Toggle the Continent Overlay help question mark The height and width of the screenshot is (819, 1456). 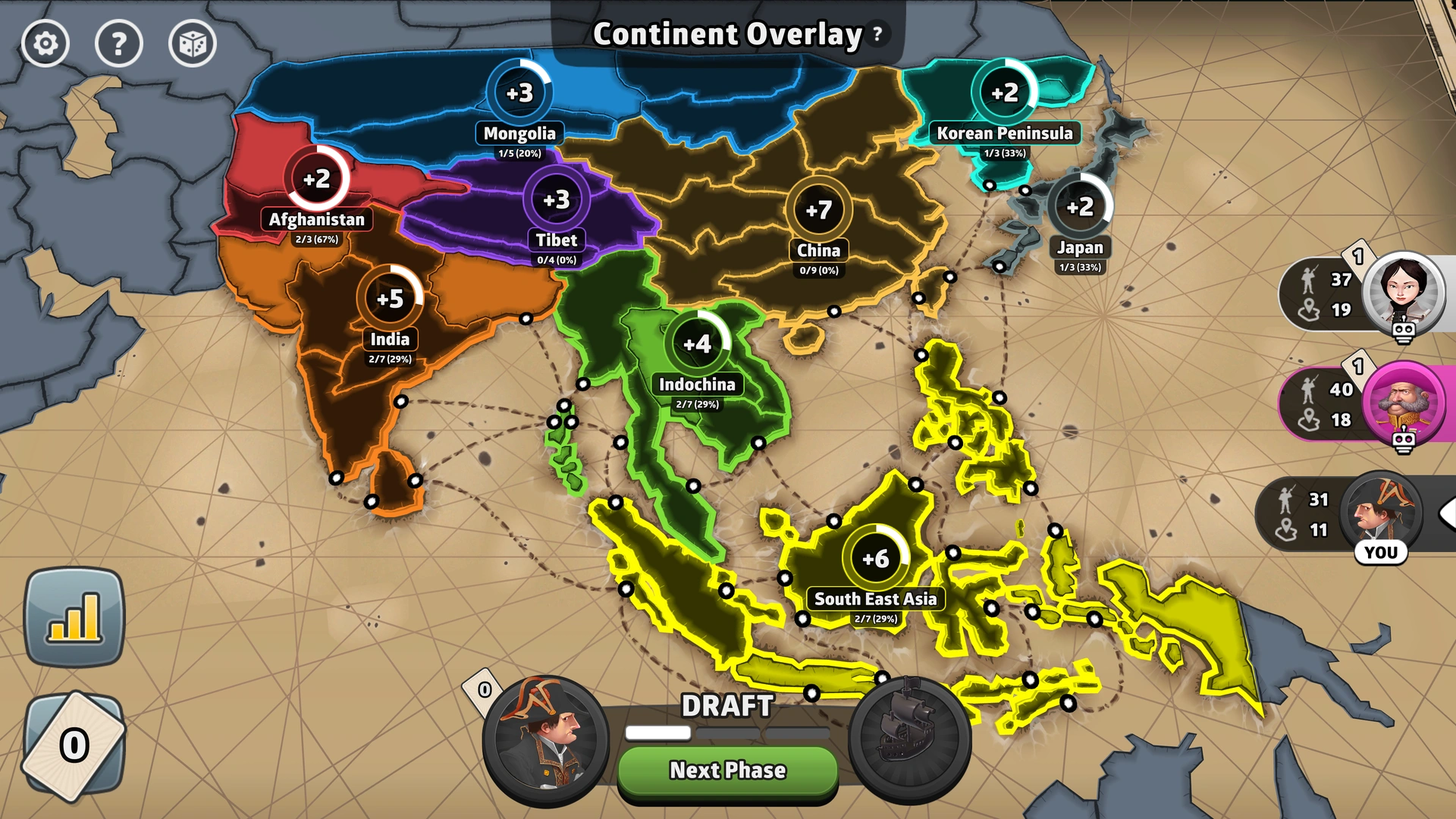(877, 33)
